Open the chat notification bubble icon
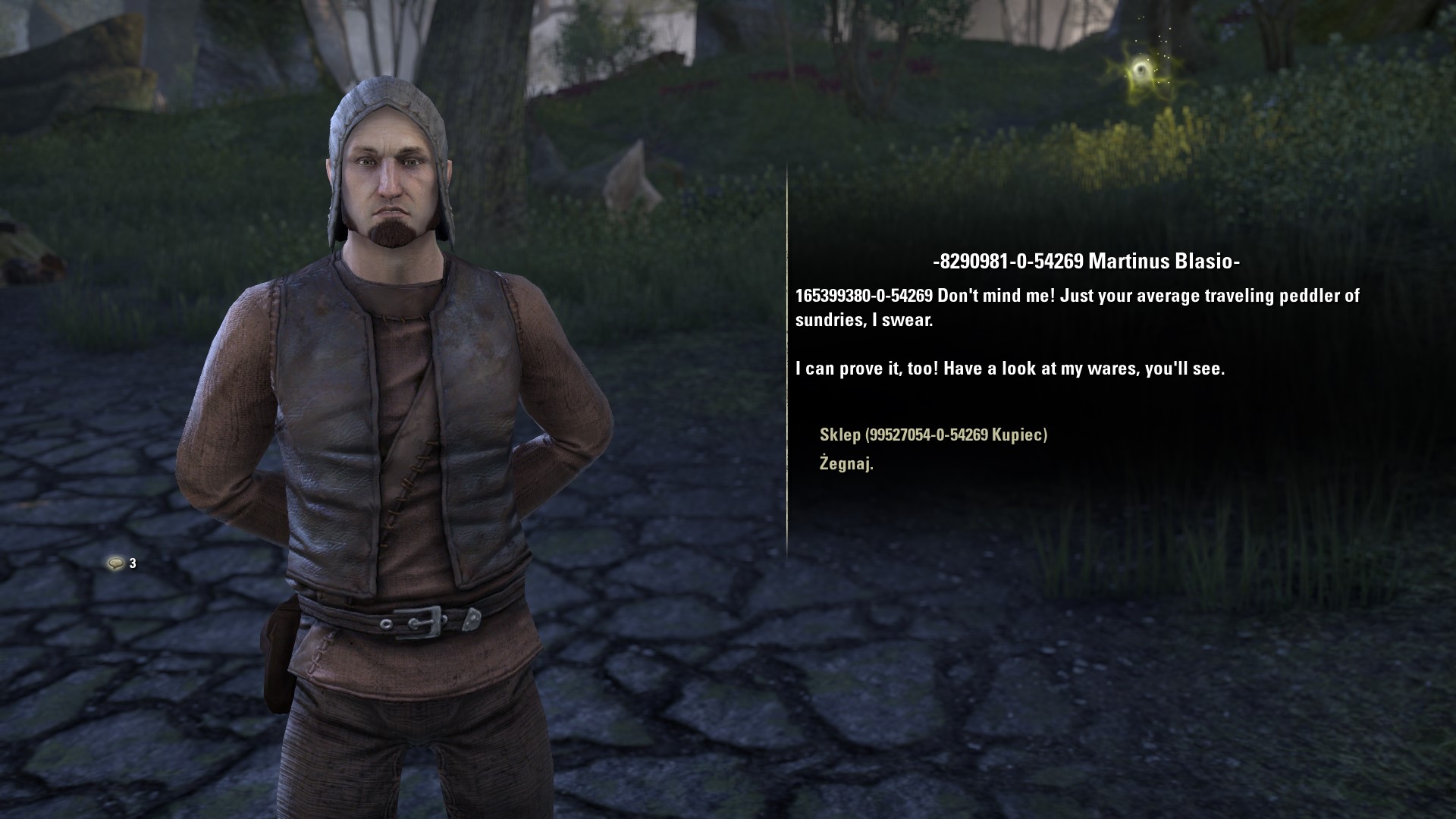This screenshot has height=819, width=1456. [x=115, y=563]
